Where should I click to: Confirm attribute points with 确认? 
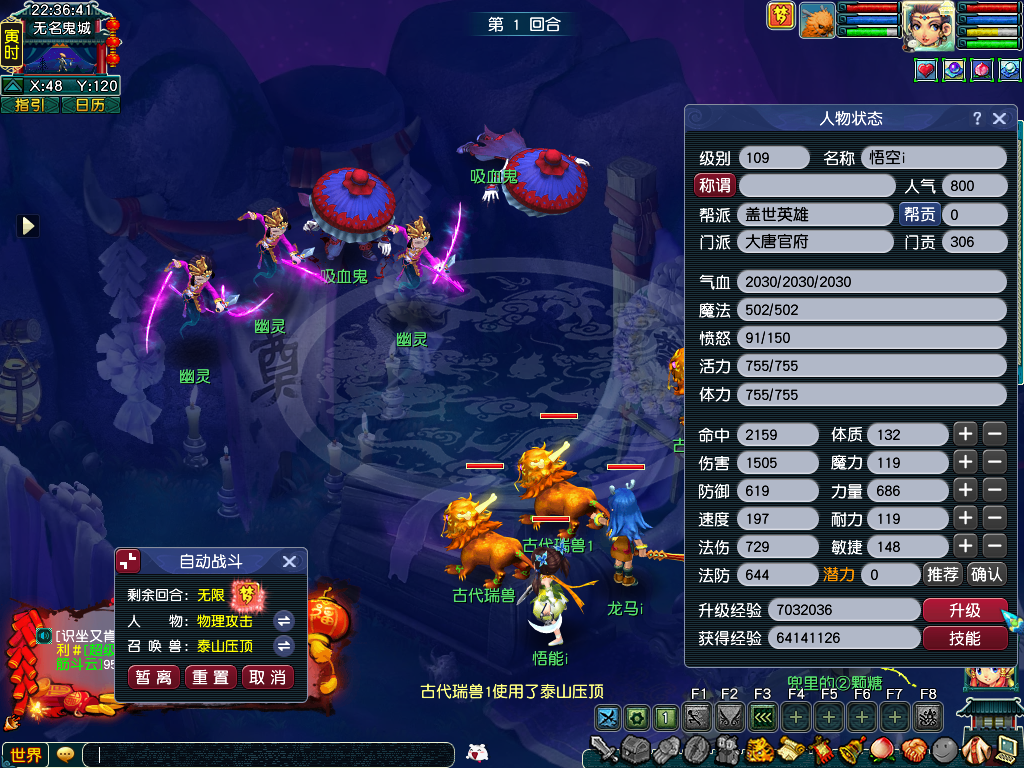click(x=987, y=574)
